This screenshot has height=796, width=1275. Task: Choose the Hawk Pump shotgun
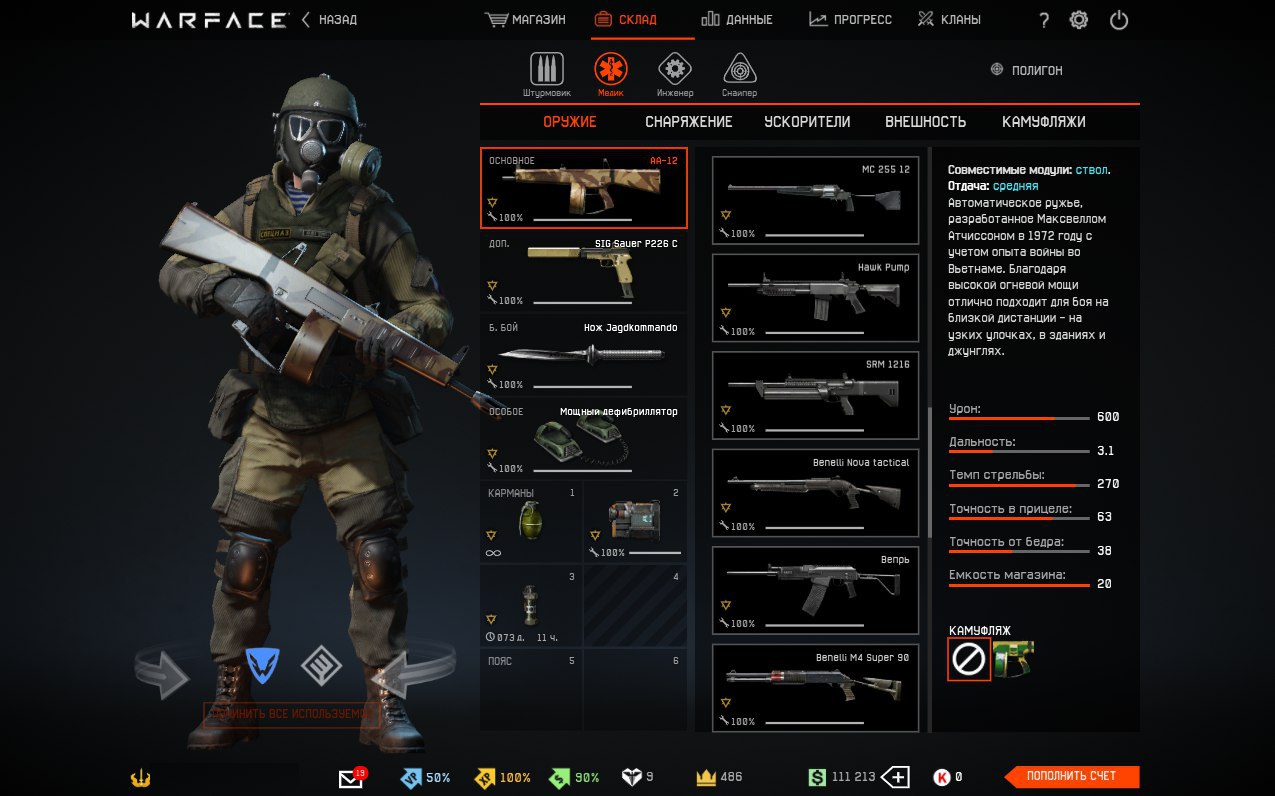[815, 297]
